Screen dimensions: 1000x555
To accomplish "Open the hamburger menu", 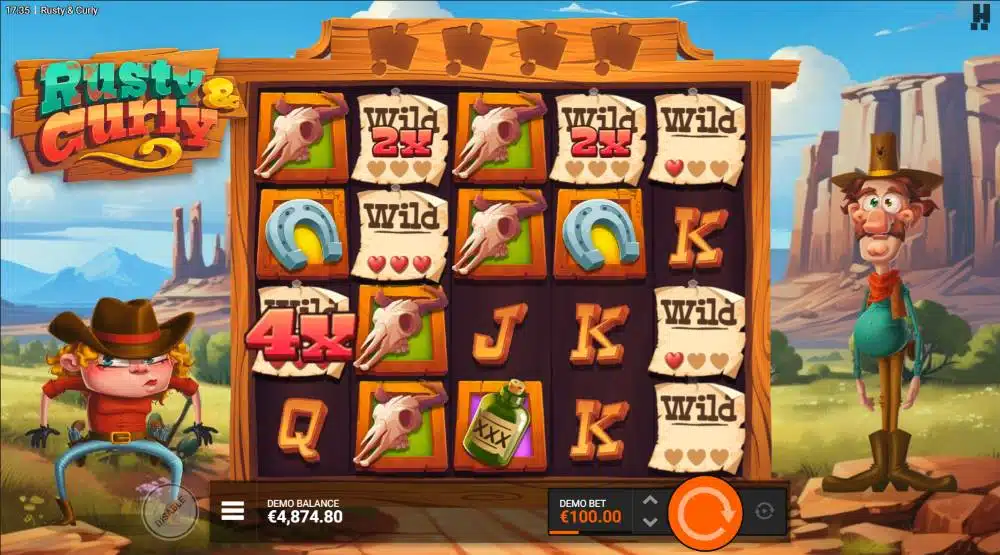I will coord(232,511).
